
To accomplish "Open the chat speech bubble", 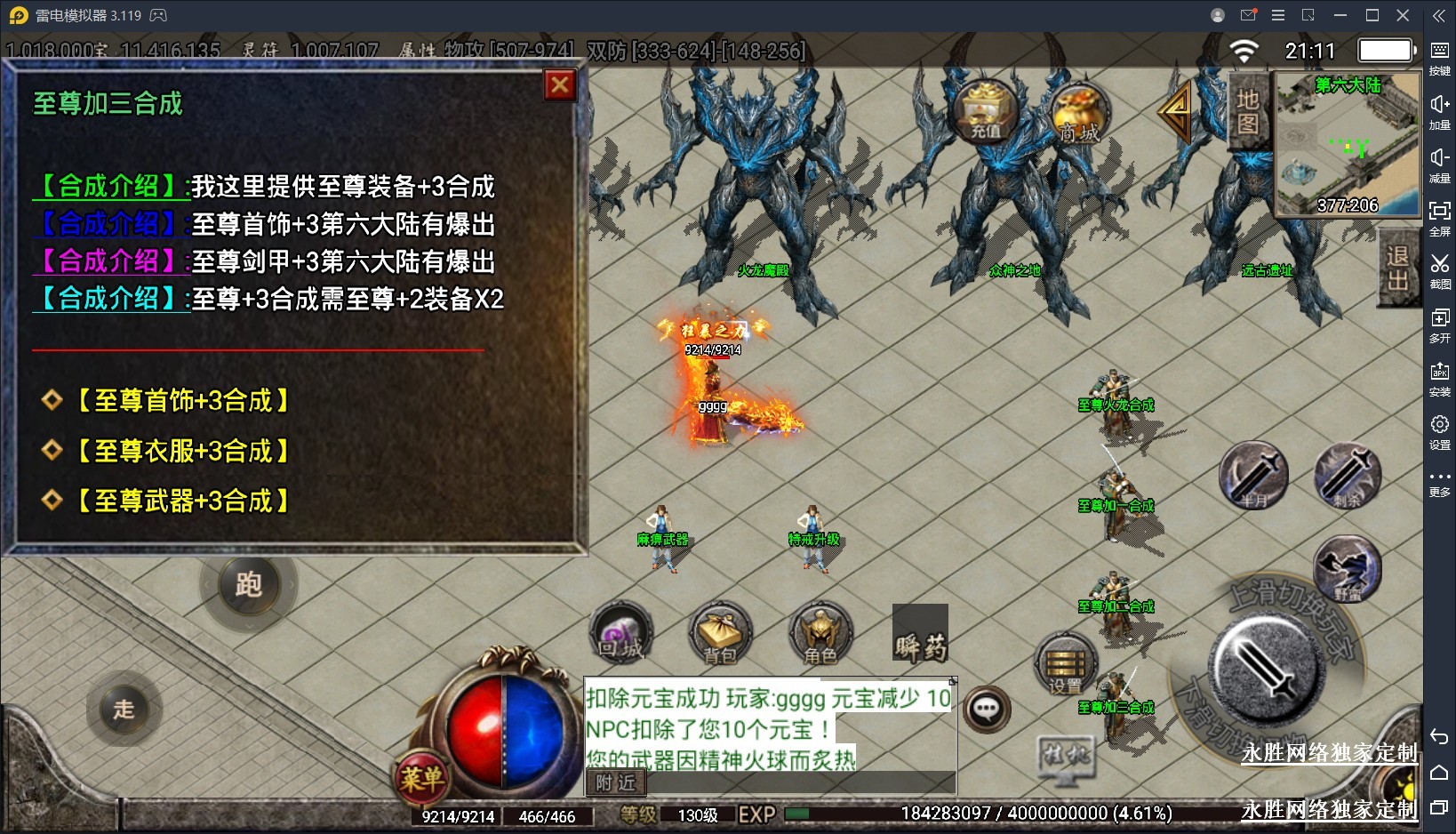I will [987, 710].
